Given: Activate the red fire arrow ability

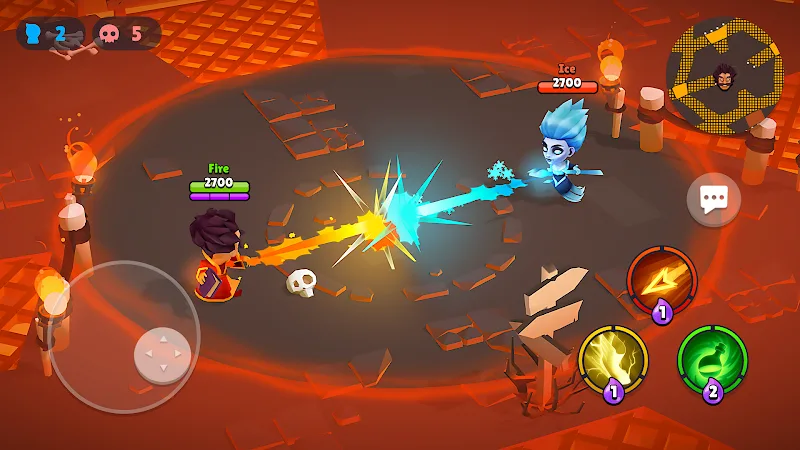Looking at the screenshot, I should pyautogui.click(x=661, y=281).
